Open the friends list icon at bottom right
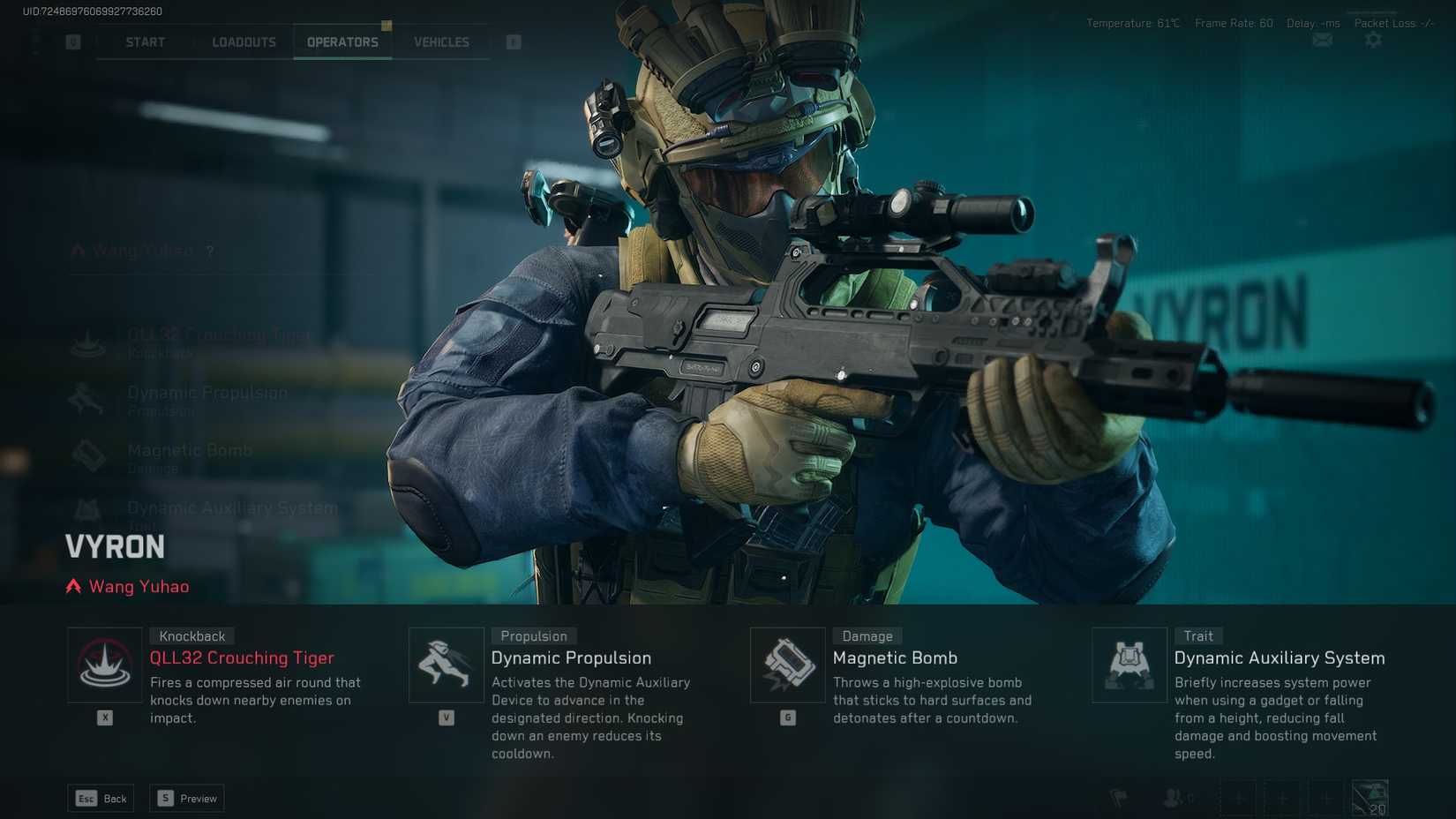Viewport: 1456px width, 819px height. click(1174, 798)
